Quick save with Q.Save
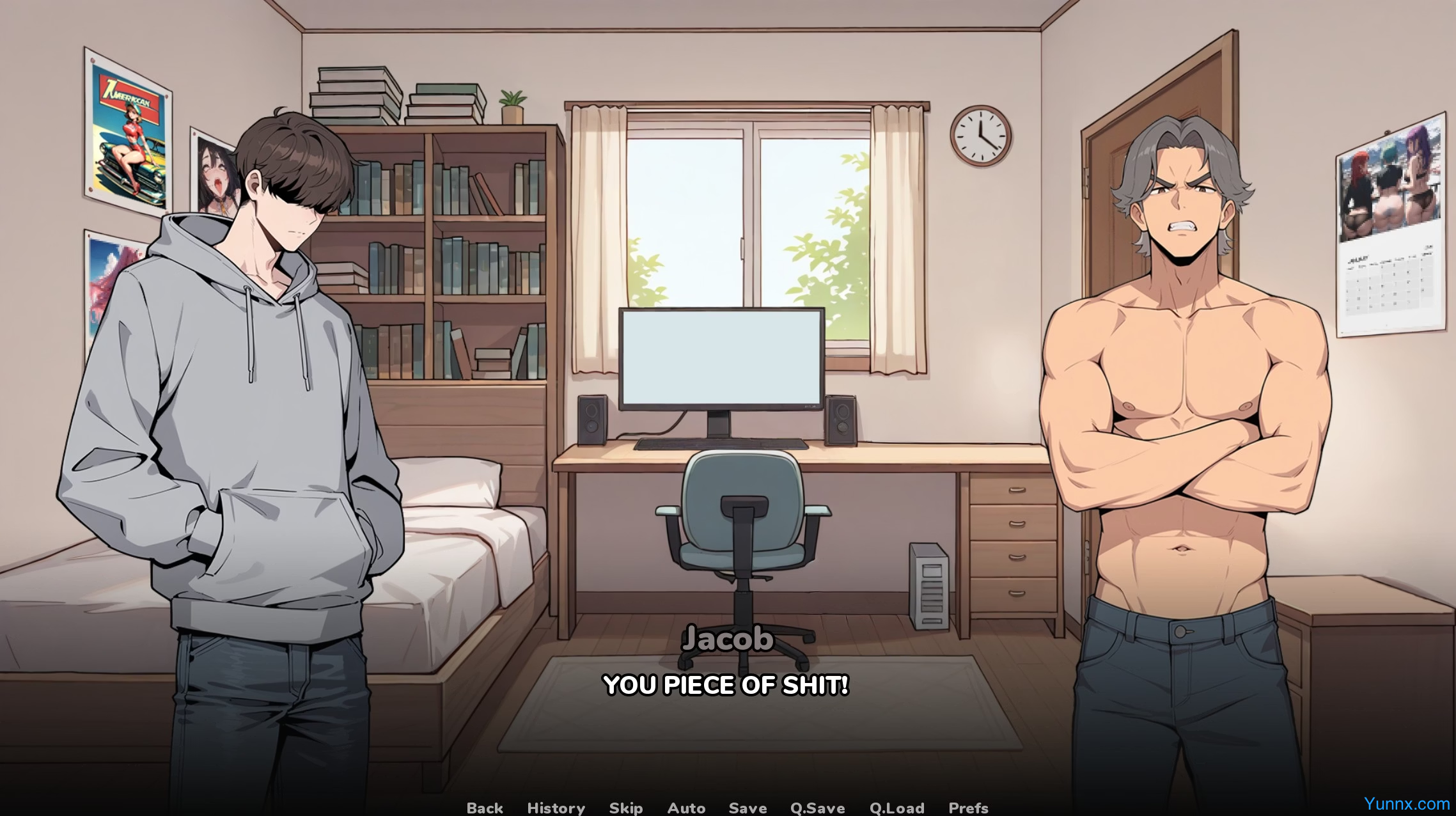 (x=817, y=808)
